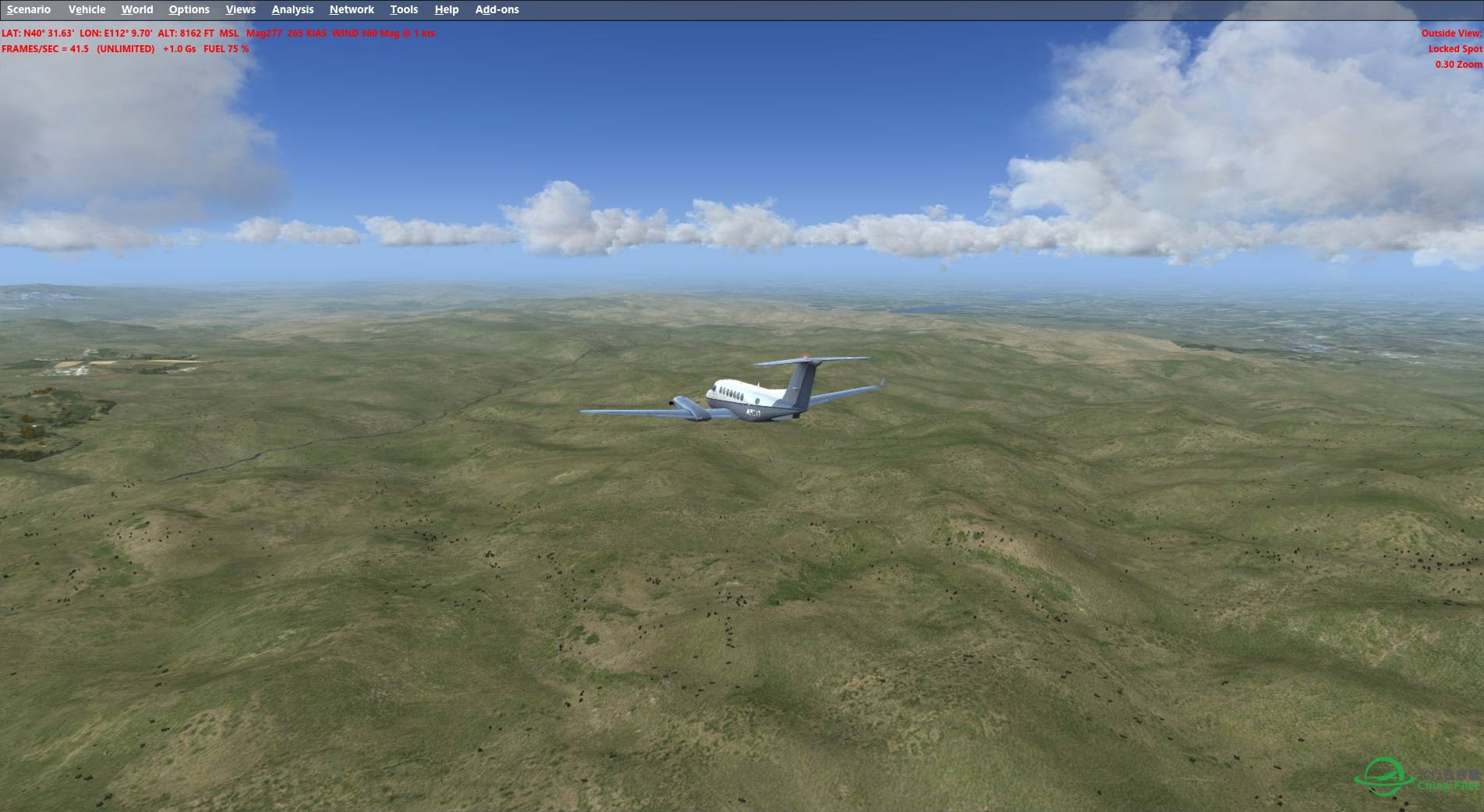Image resolution: width=1484 pixels, height=812 pixels.
Task: Expand the Add-ons menu
Action: [496, 9]
